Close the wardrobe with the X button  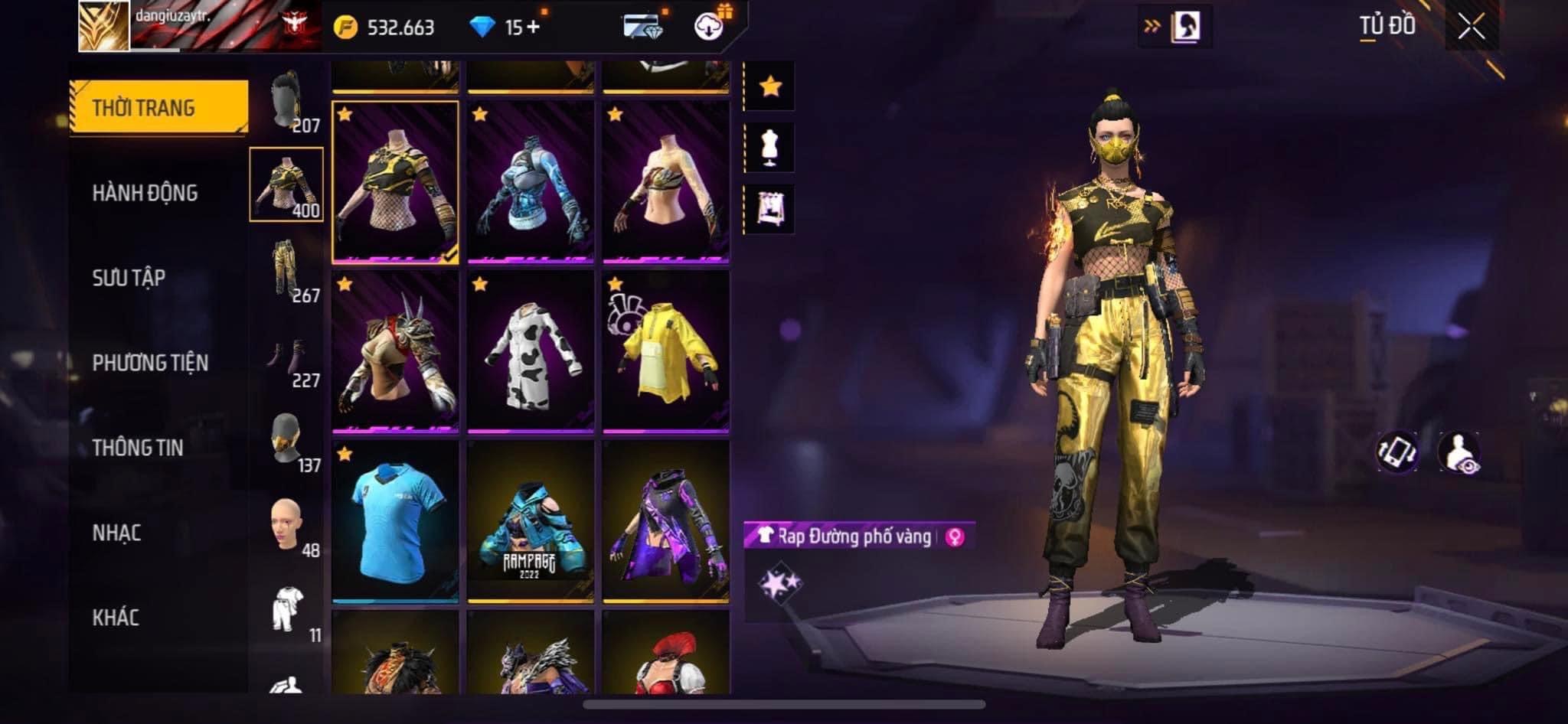coord(1471,28)
